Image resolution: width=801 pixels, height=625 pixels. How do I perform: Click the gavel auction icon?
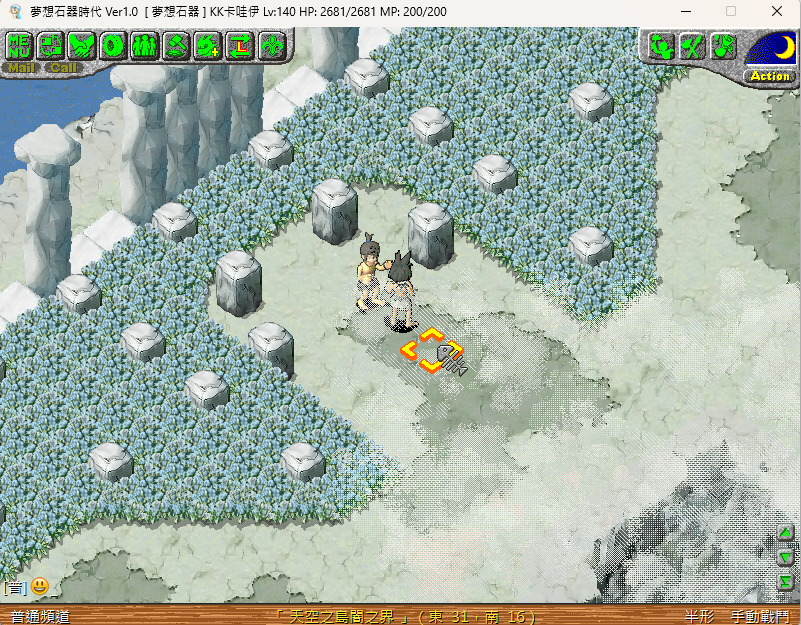(177, 45)
